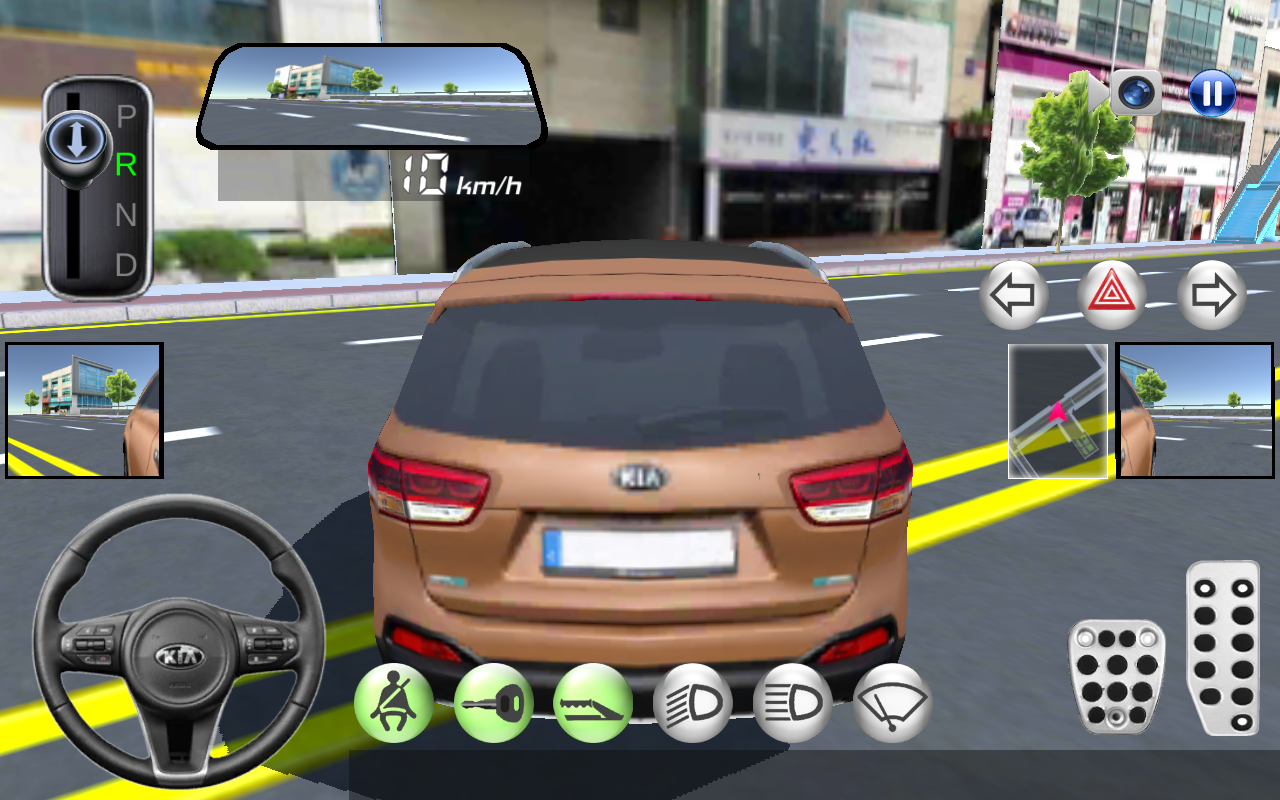The width and height of the screenshot is (1280, 800).
Task: Toggle the hazard warning lights
Action: coord(1113,295)
